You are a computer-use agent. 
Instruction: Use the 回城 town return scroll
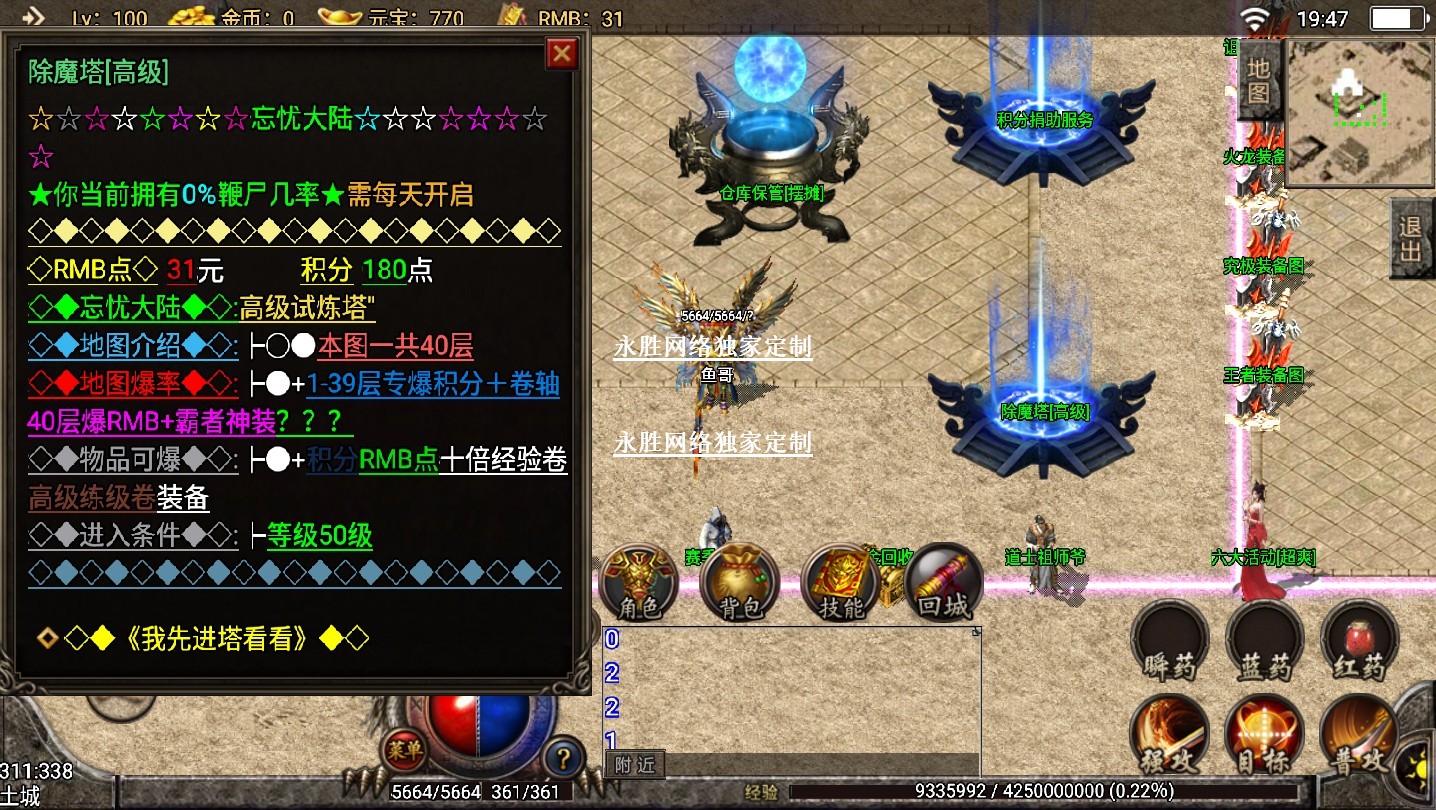coord(943,582)
